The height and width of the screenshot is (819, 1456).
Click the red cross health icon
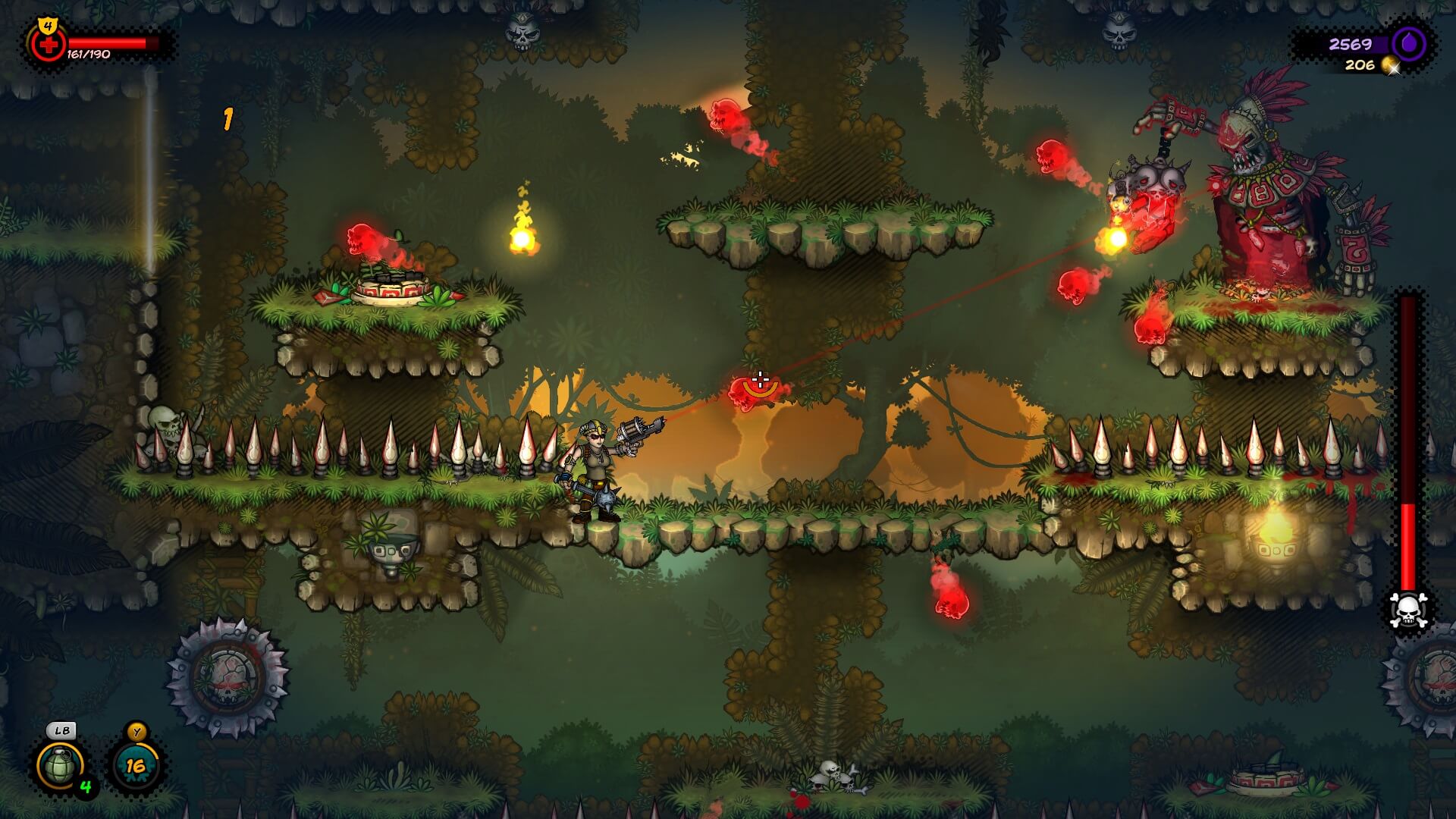click(48, 45)
